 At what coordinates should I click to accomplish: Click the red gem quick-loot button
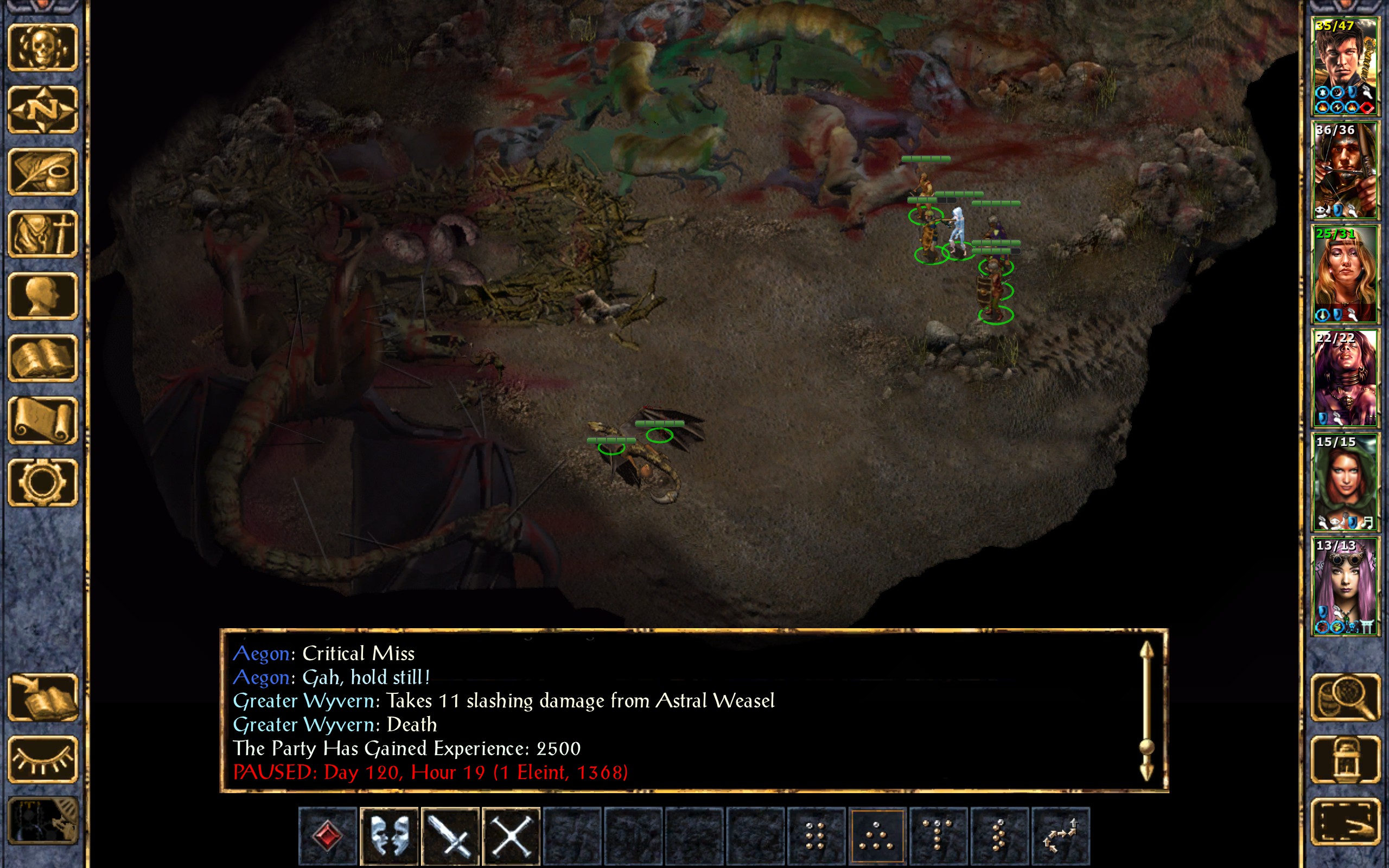tap(328, 836)
